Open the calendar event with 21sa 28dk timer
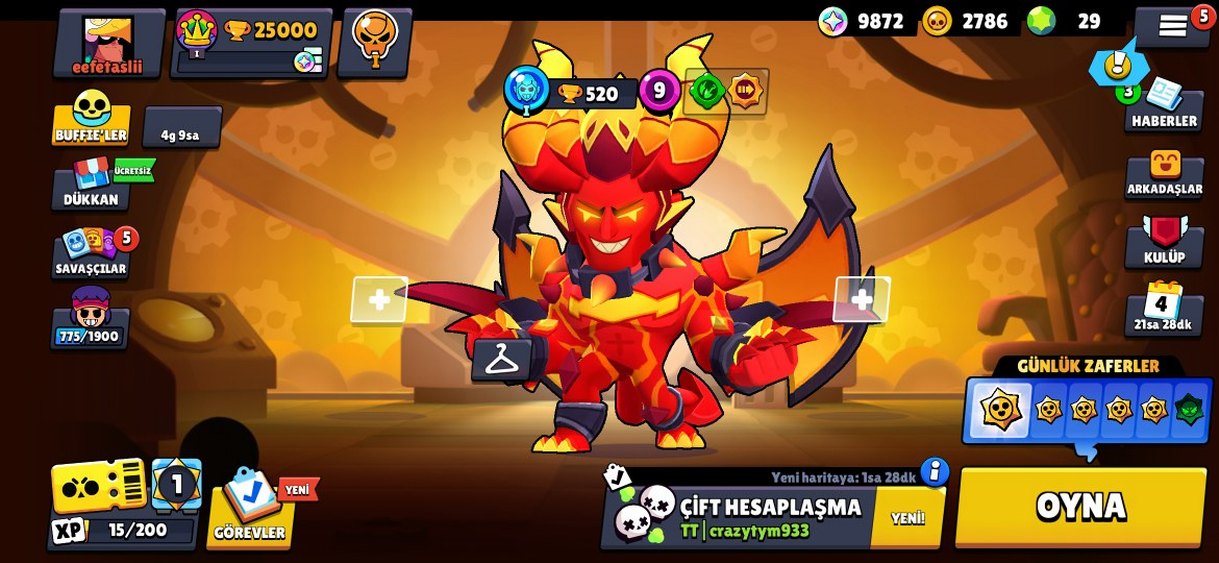Viewport: 1219px width, 563px height. 1163,309
